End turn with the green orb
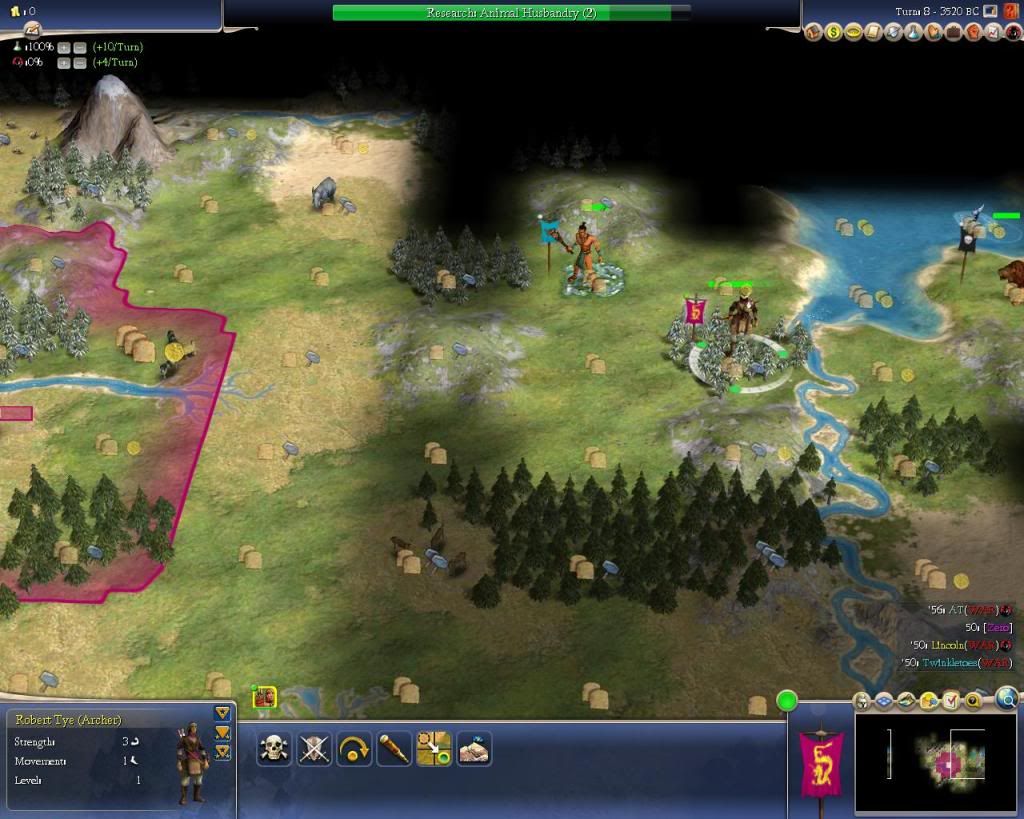 [787, 700]
